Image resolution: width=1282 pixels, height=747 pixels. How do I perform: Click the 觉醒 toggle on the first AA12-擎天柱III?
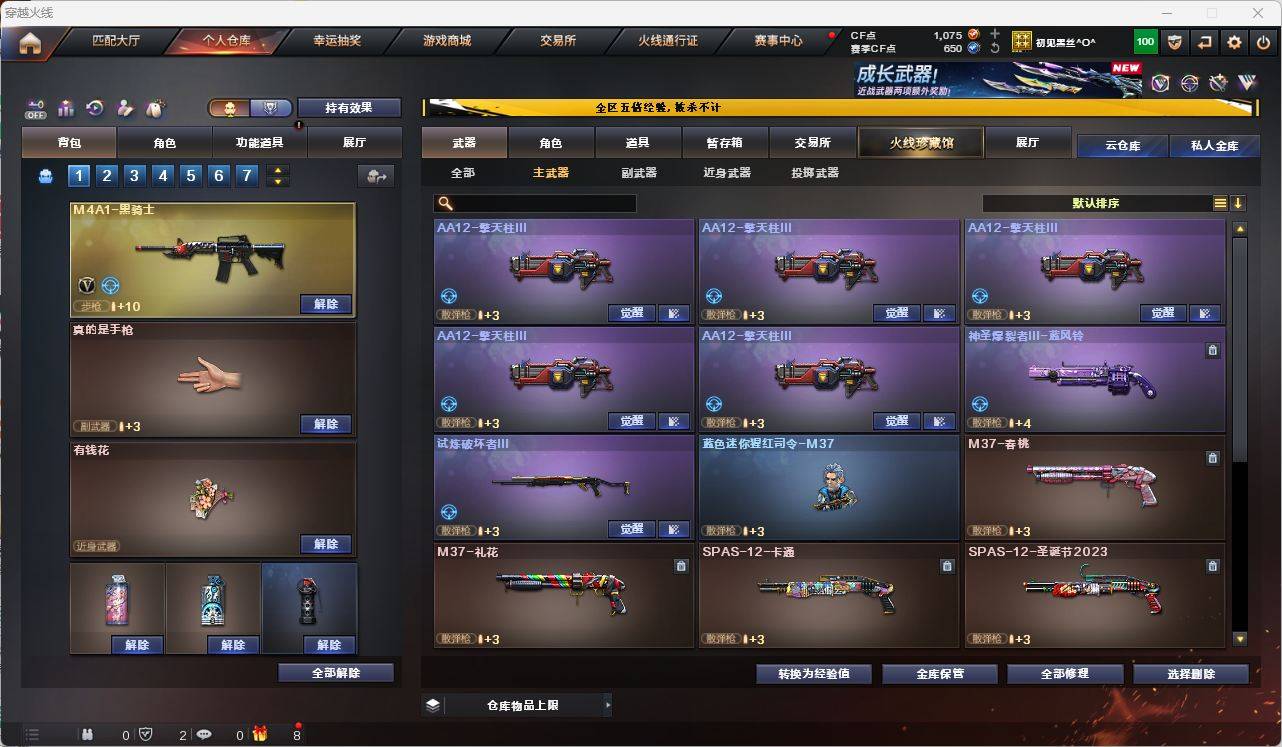coord(631,312)
